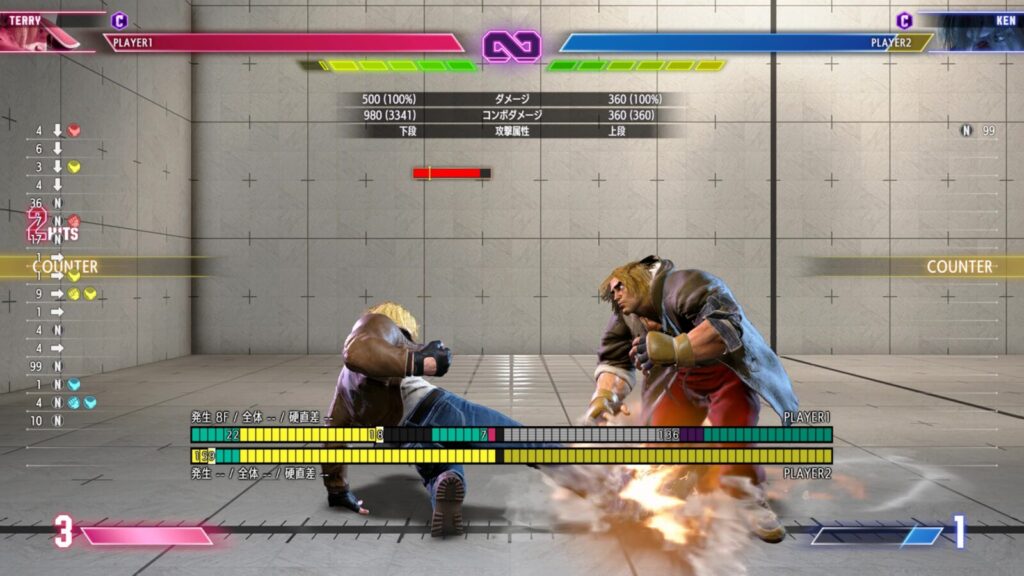Screen dimensions: 1024x576
Task: Select the control type badge beside Ken
Action: pyautogui.click(x=904, y=20)
